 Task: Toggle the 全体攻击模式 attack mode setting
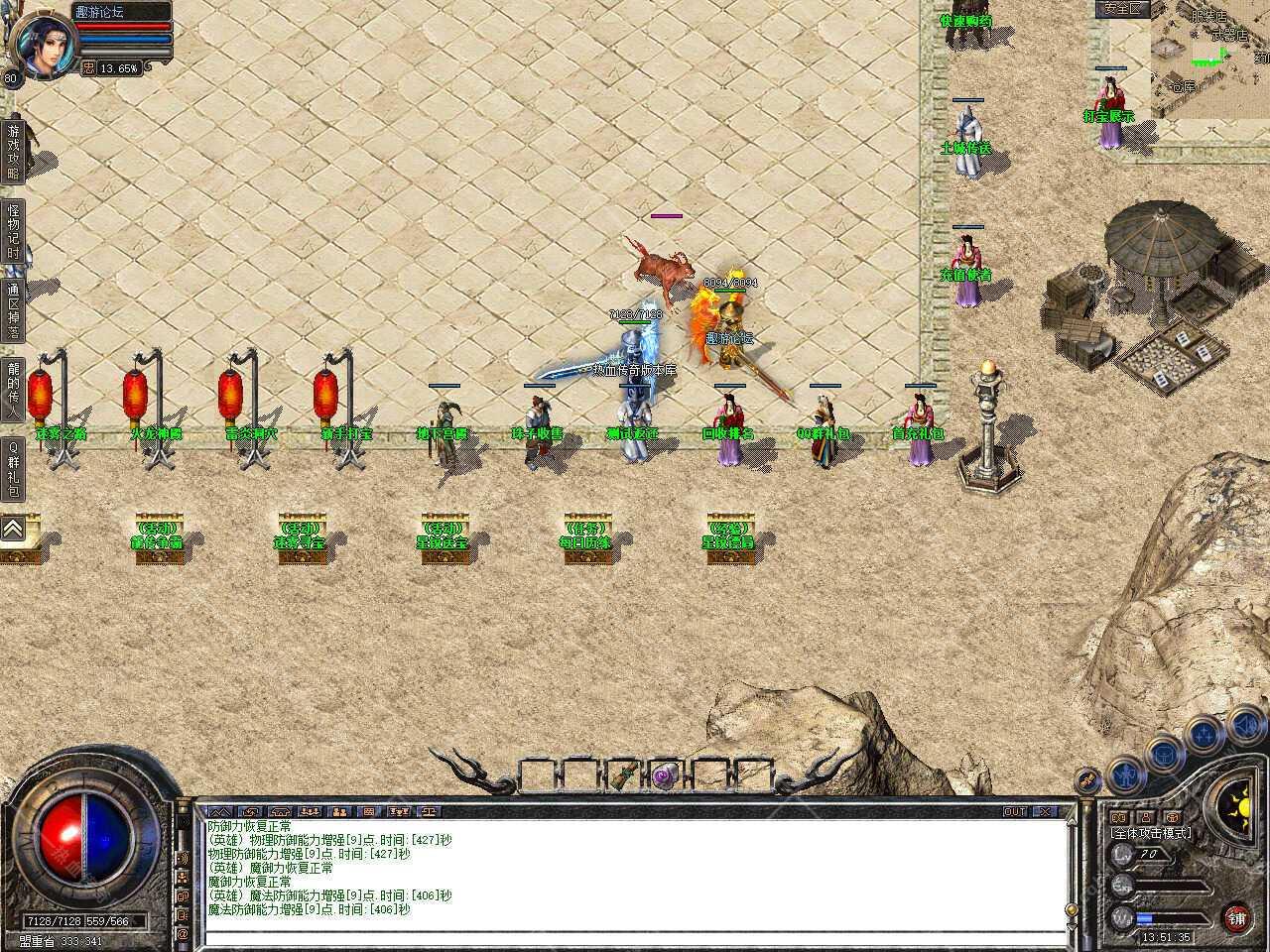click(1151, 833)
